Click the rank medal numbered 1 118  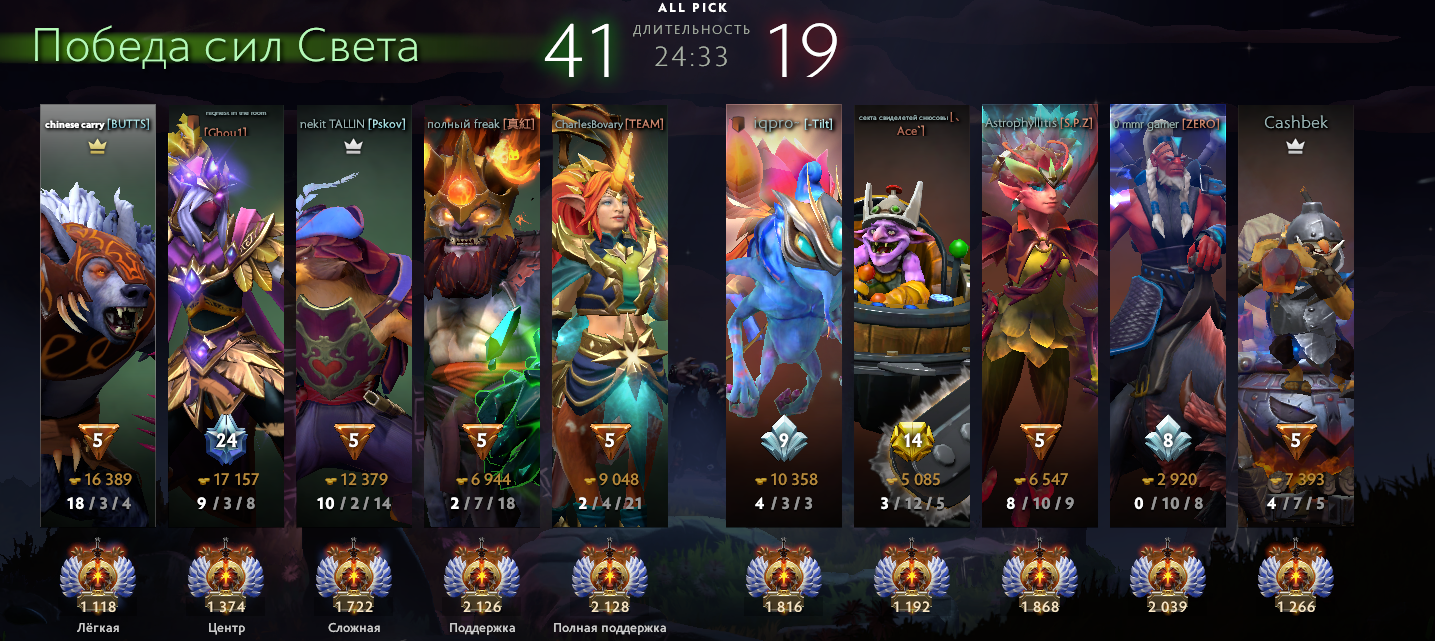click(98, 573)
